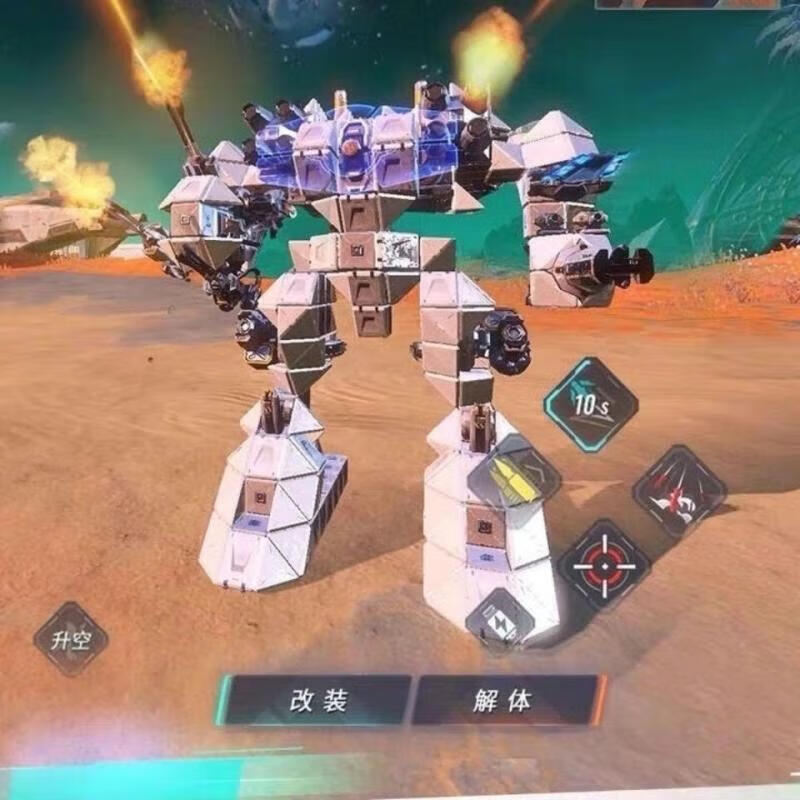The height and width of the screenshot is (800, 800).
Task: Select the yellow bullet ammo ability
Action: (513, 479)
